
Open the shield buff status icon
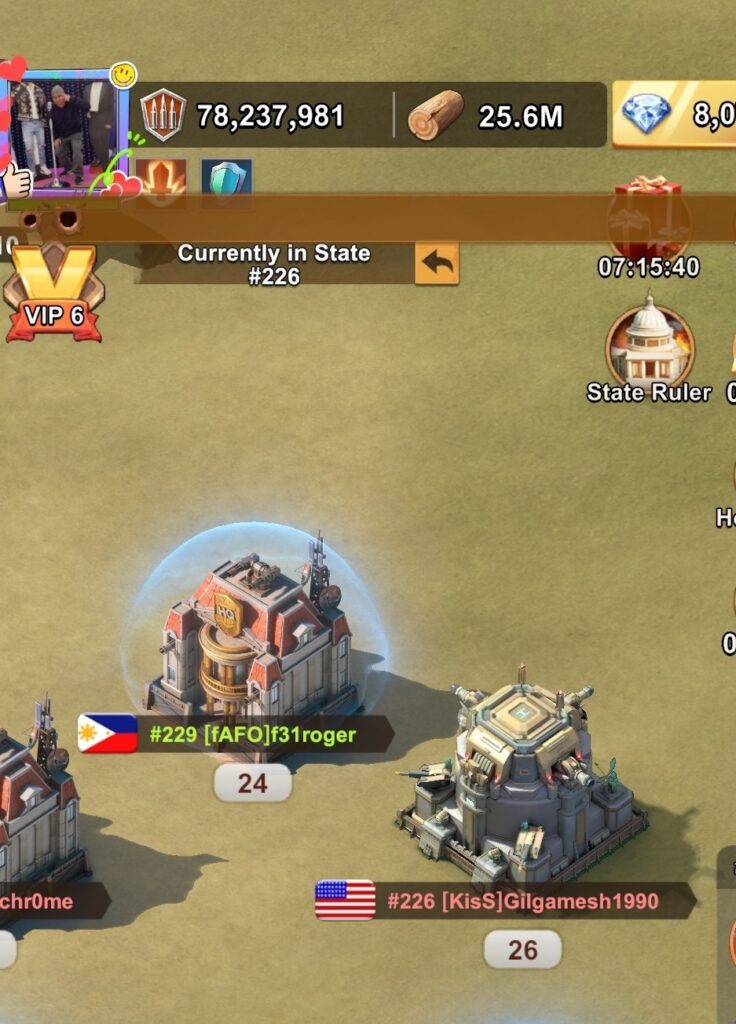(x=226, y=181)
